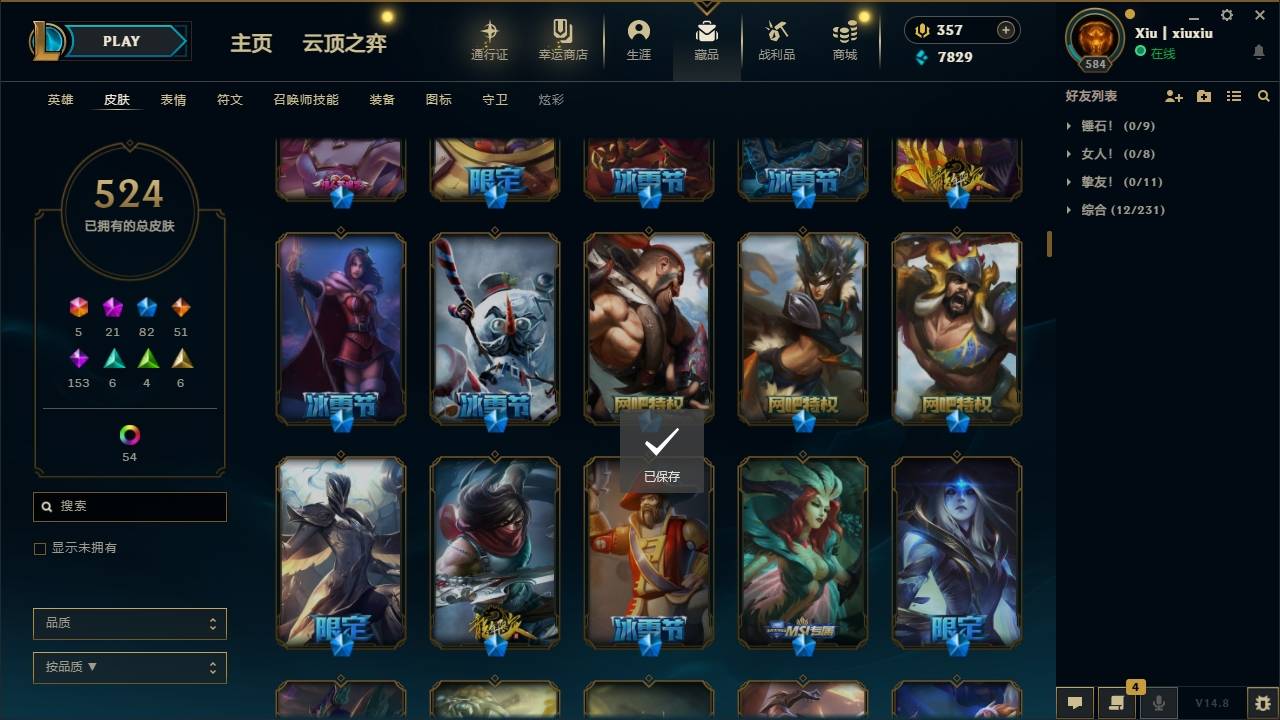
Task: Enable the 显示未拥有 checkbox
Action: click(39, 548)
